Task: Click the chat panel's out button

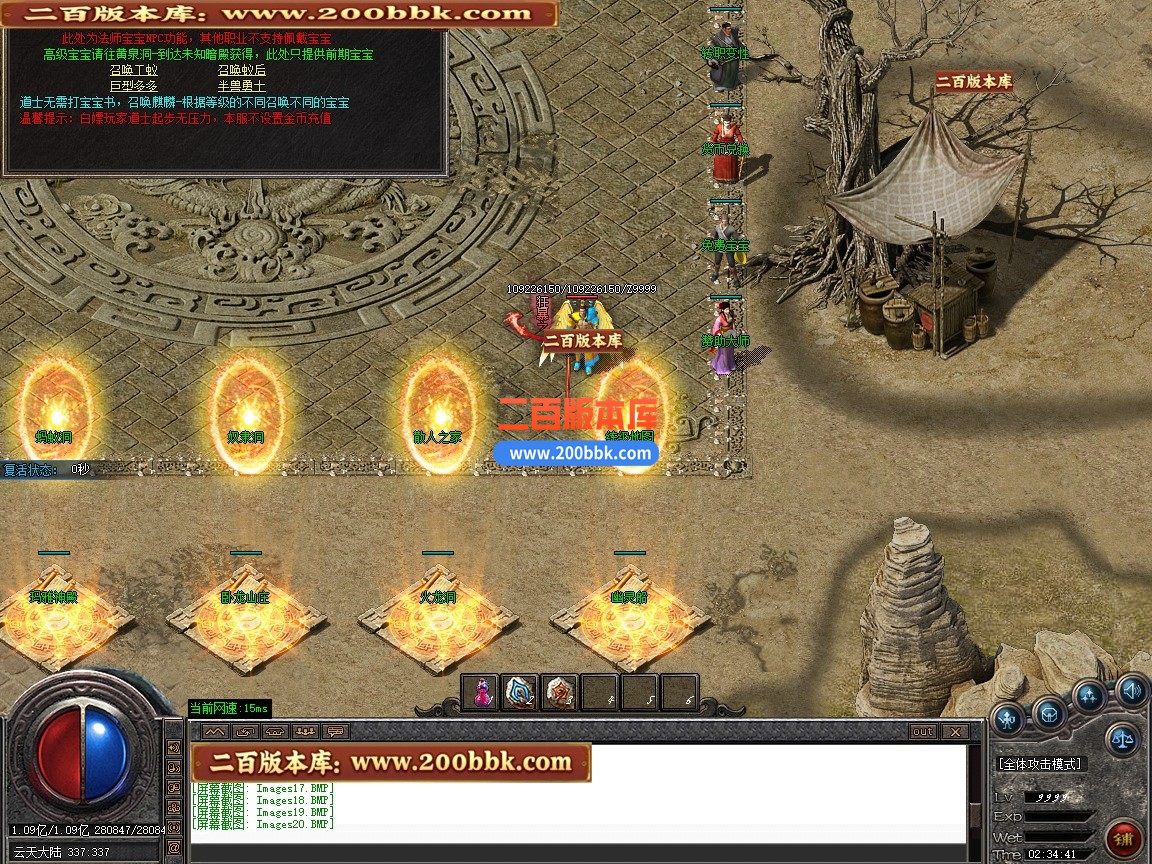Action: click(923, 732)
